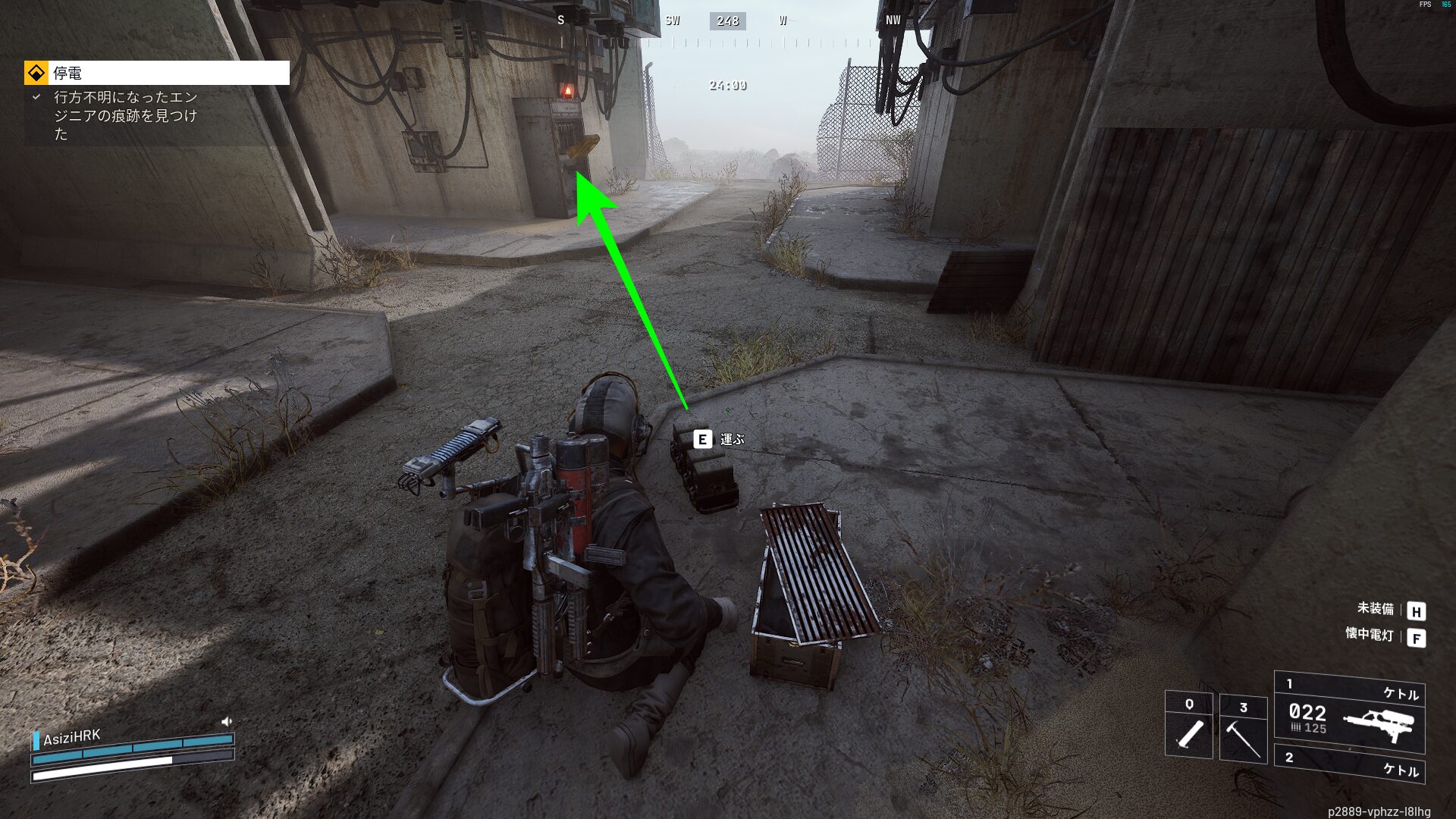
Task: Select the glow stick slot Q
Action: (x=1188, y=723)
